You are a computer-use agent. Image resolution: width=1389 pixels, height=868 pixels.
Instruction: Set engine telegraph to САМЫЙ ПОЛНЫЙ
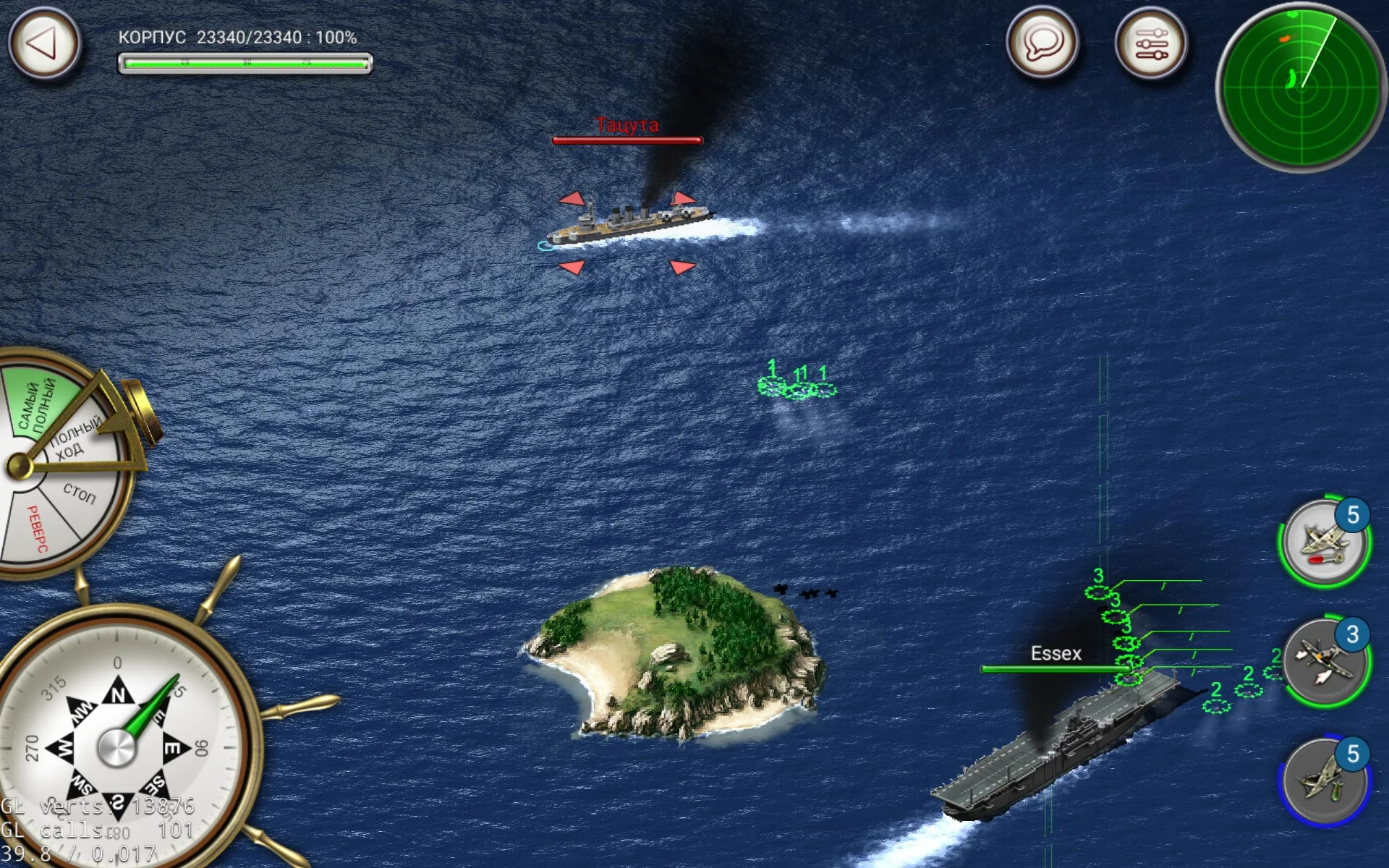(38, 405)
